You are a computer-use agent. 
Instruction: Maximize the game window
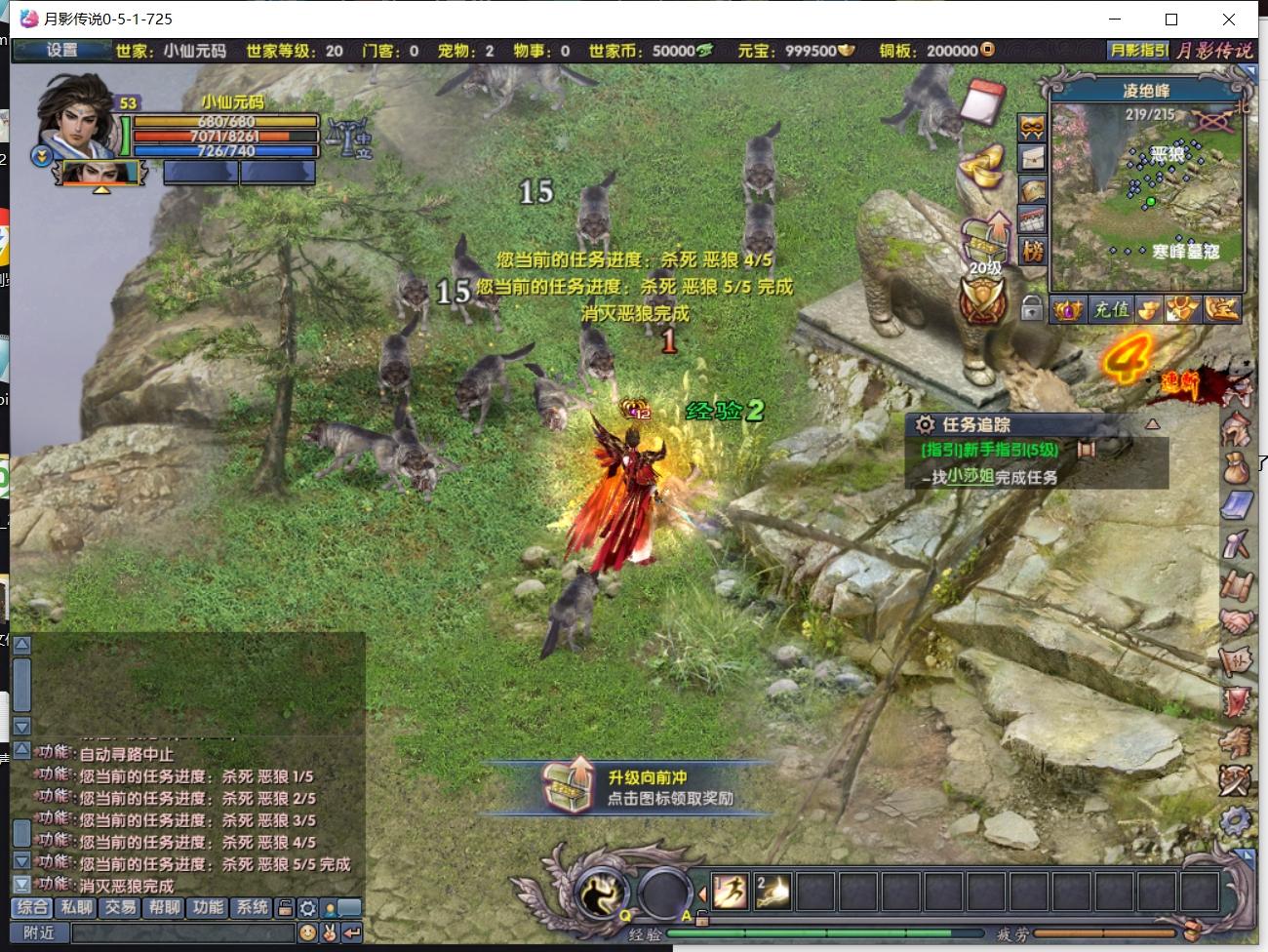point(1171,20)
